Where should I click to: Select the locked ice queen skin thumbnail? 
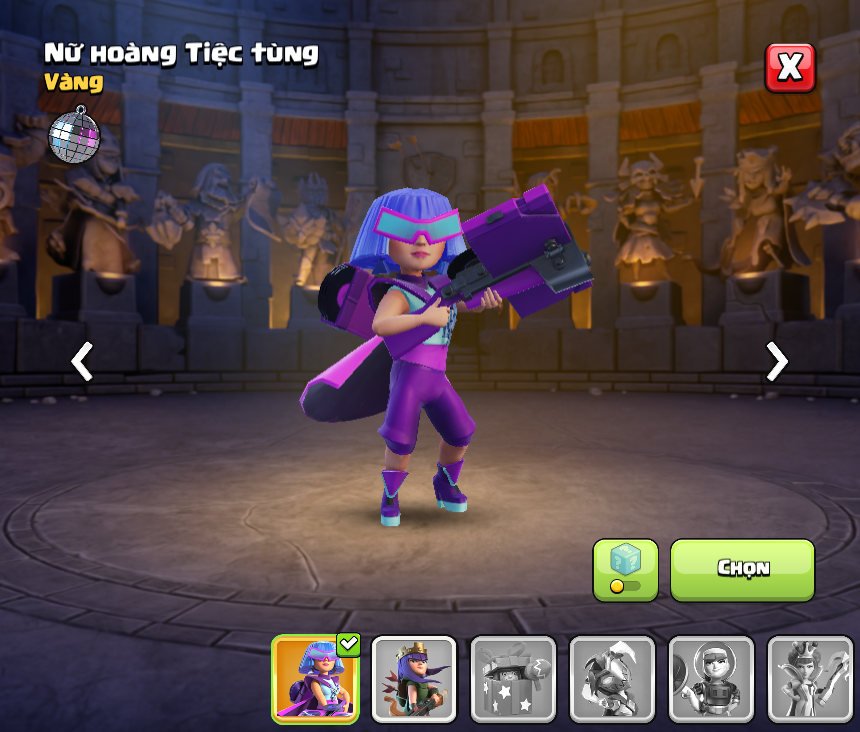coord(810,679)
